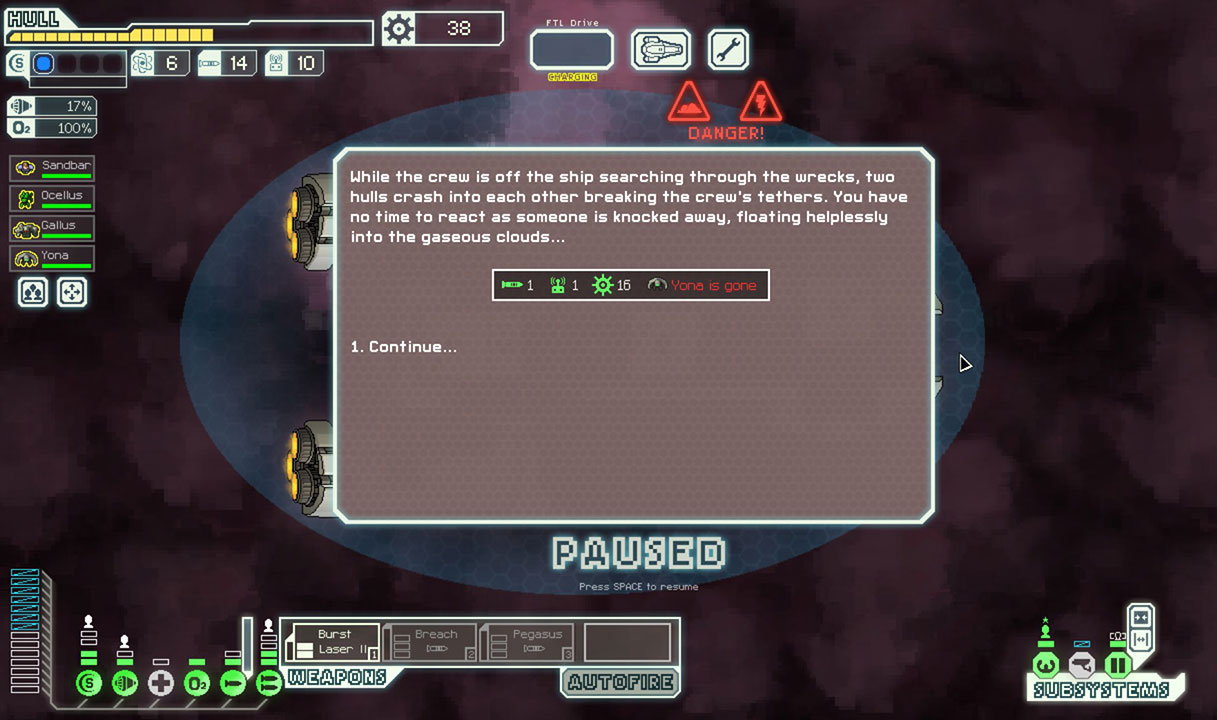Select crew member Sandbar
This screenshot has height=720, width=1217.
(52, 168)
